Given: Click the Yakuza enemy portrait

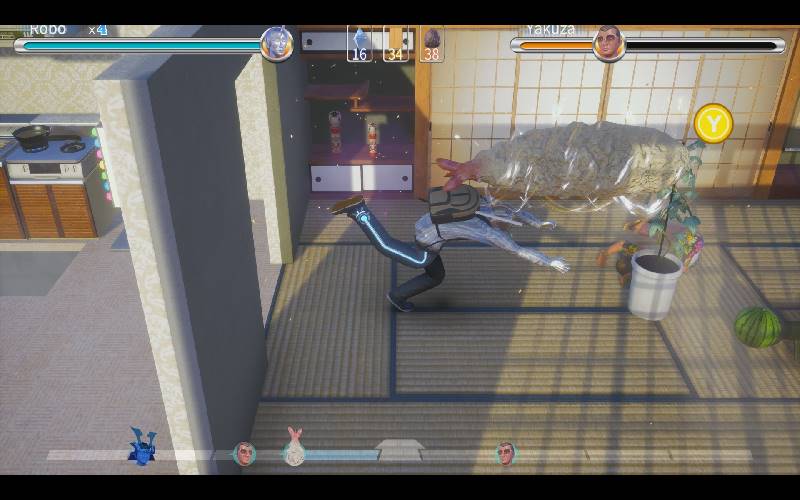Looking at the screenshot, I should pos(608,44).
